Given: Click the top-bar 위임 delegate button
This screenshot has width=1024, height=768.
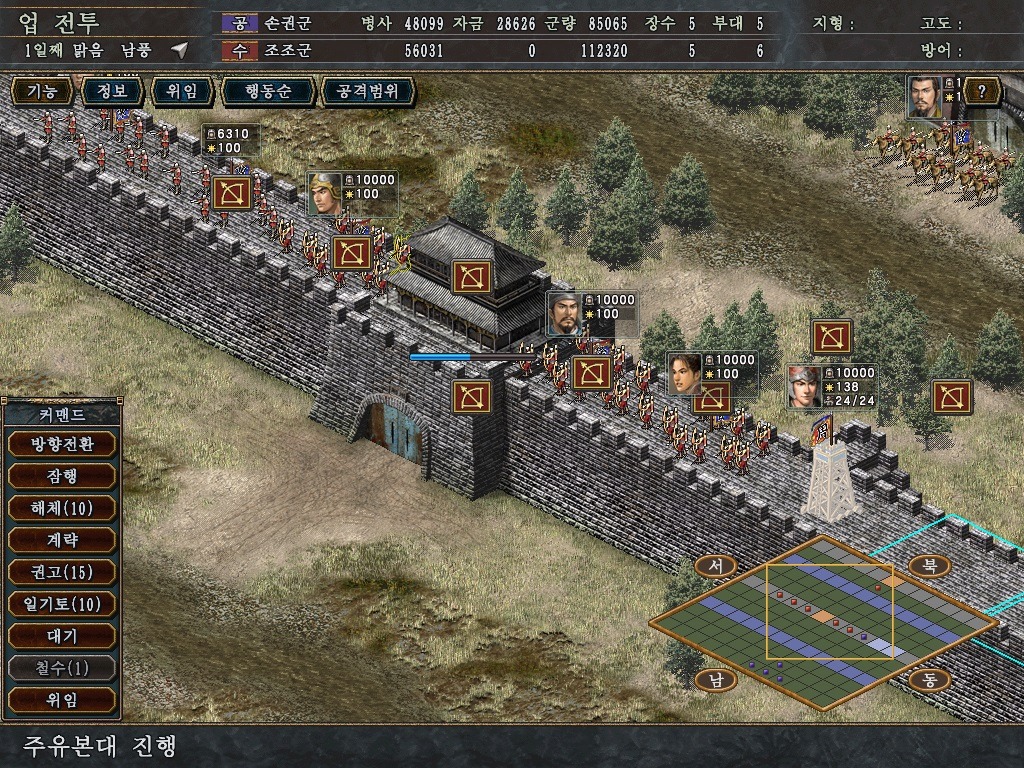Looking at the screenshot, I should pyautogui.click(x=181, y=92).
